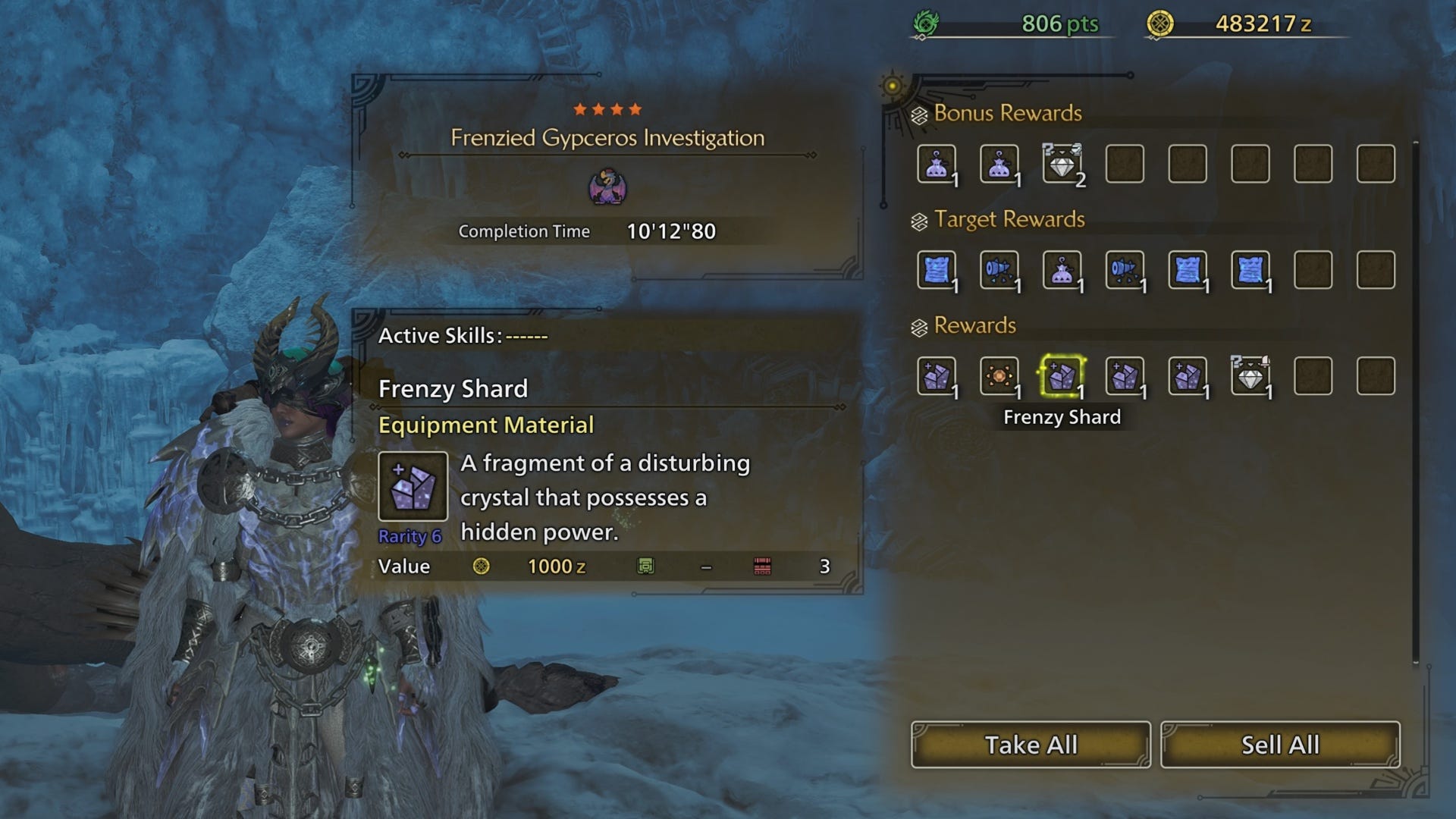Choose the white gem in the Rewards row
The height and width of the screenshot is (819, 1456).
point(1250,376)
